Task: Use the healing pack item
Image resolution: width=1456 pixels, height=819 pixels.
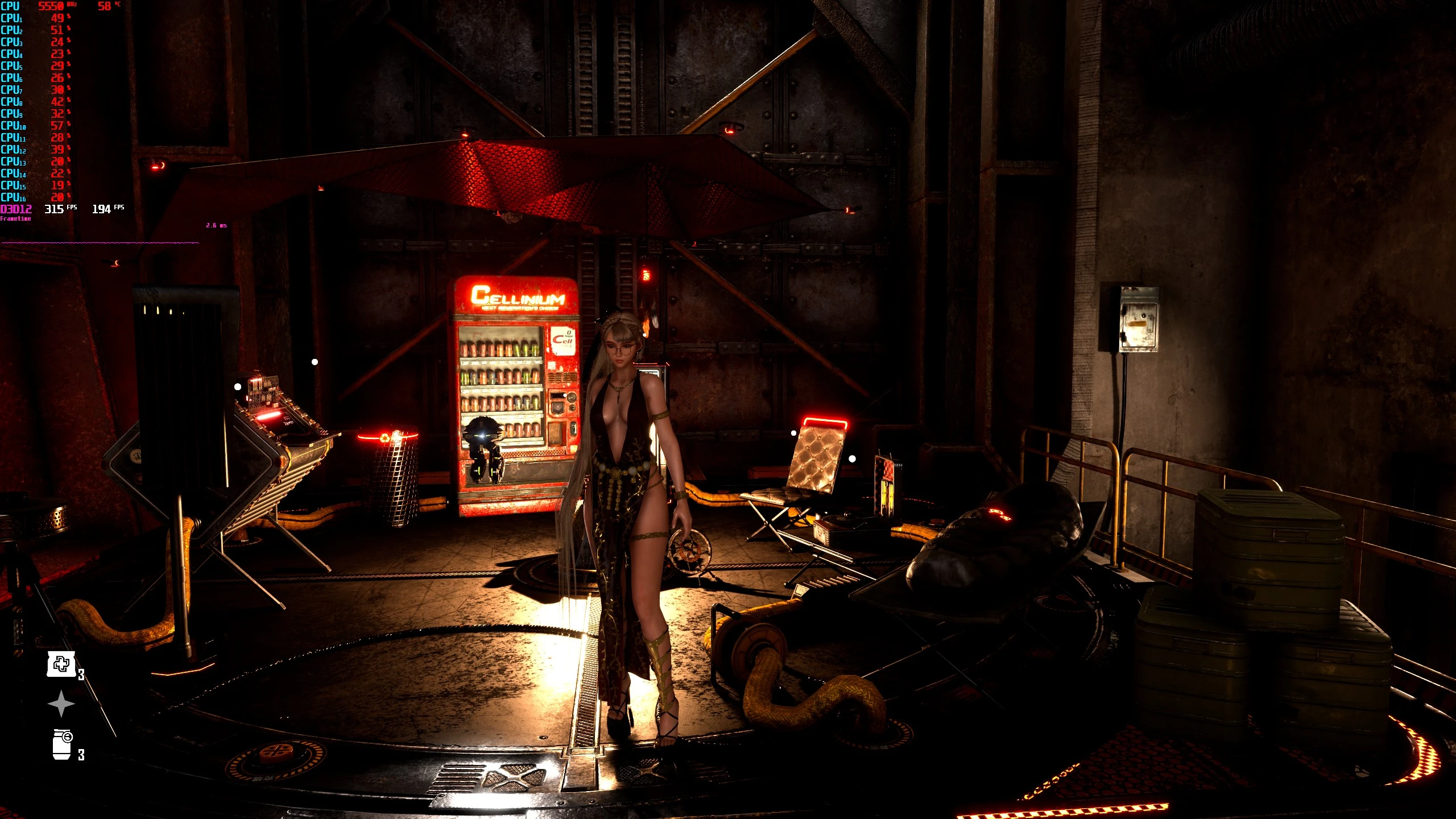Action: click(x=61, y=664)
